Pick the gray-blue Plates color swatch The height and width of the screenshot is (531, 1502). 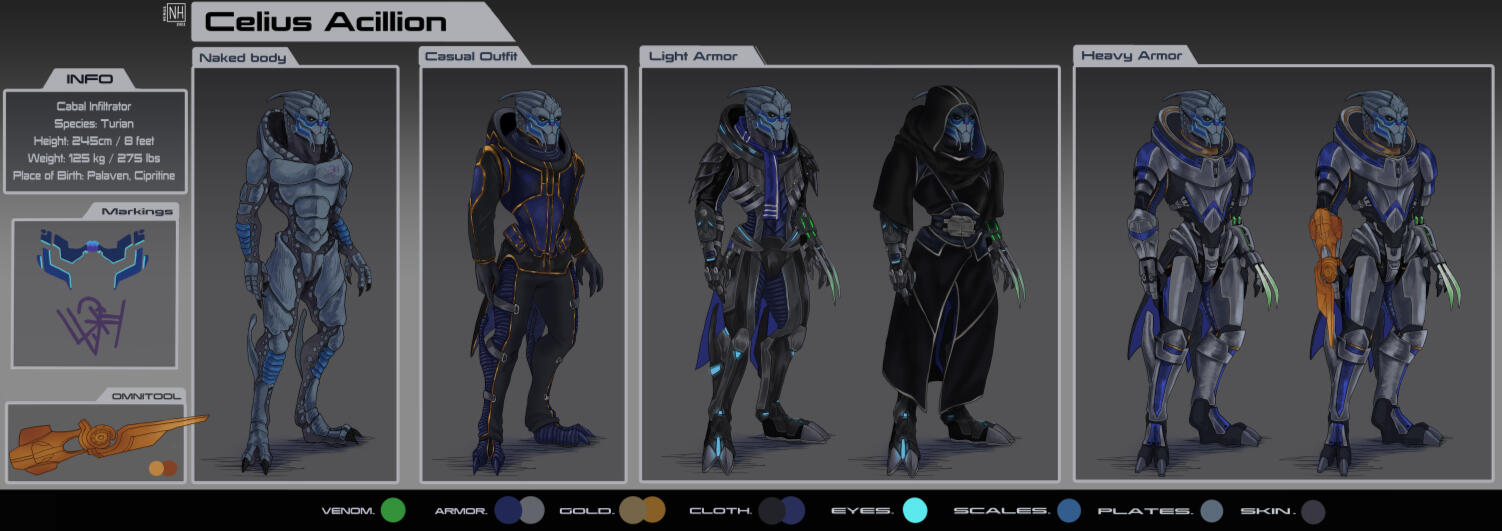(x=1212, y=511)
